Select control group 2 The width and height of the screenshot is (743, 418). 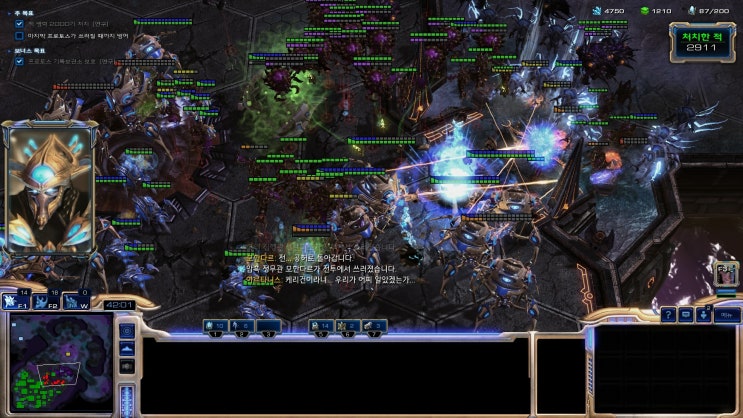[242, 327]
